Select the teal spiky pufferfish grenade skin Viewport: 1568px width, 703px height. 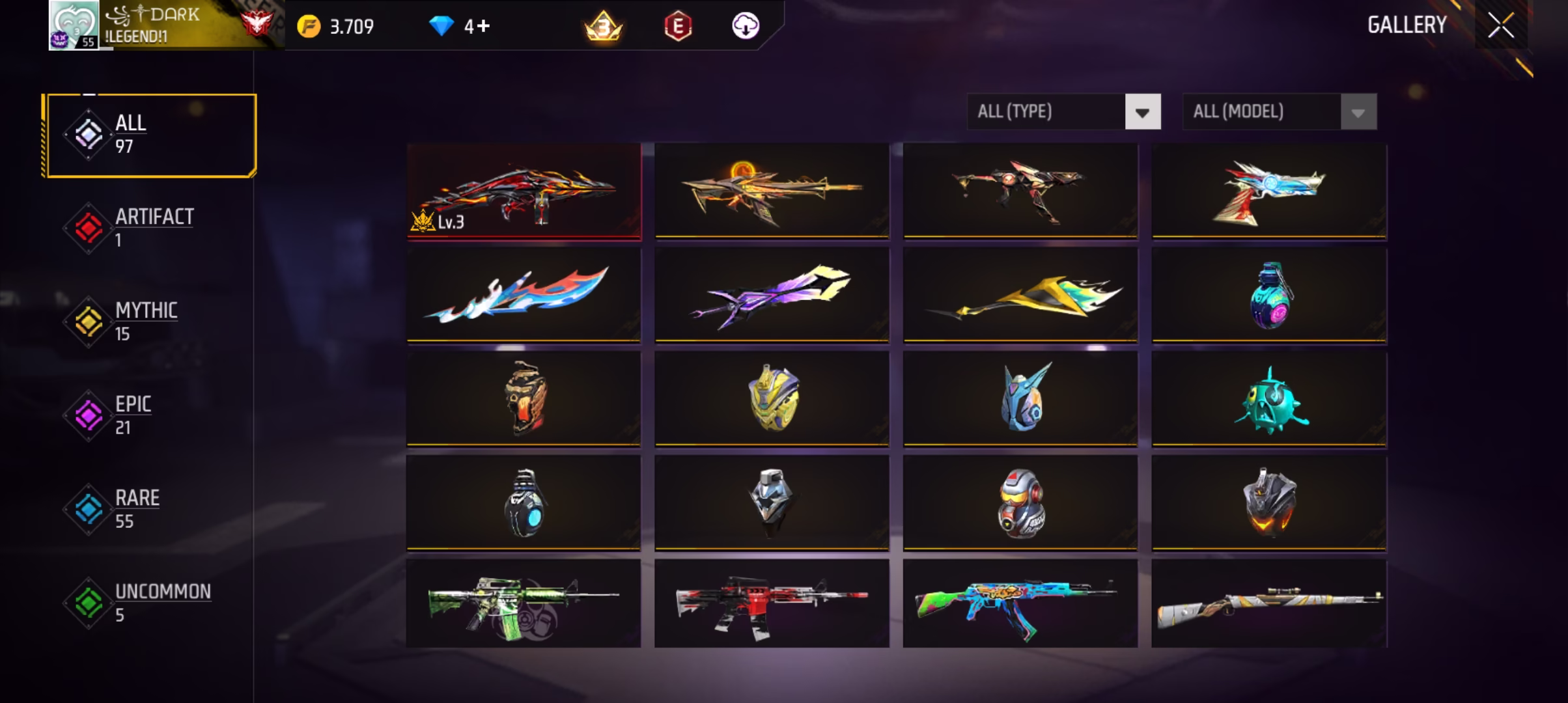click(1268, 399)
